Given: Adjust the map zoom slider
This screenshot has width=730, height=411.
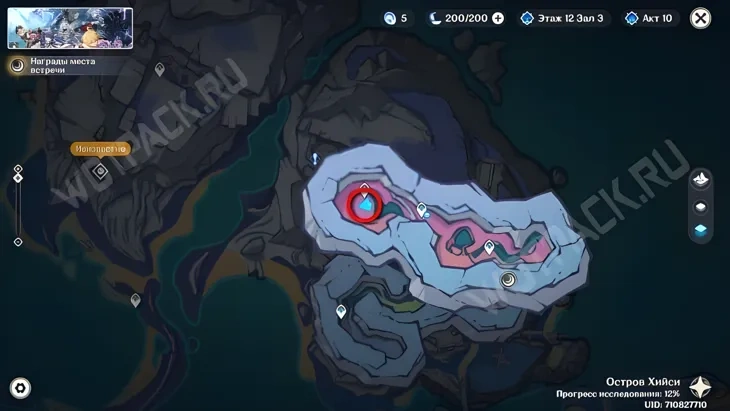Looking at the screenshot, I should (18, 205).
